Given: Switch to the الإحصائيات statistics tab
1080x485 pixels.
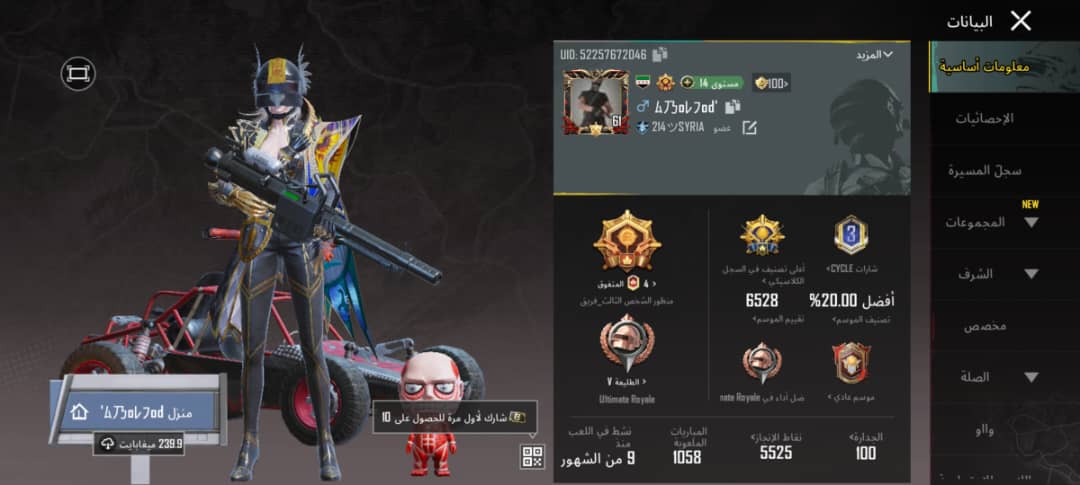Looking at the screenshot, I should click(984, 118).
